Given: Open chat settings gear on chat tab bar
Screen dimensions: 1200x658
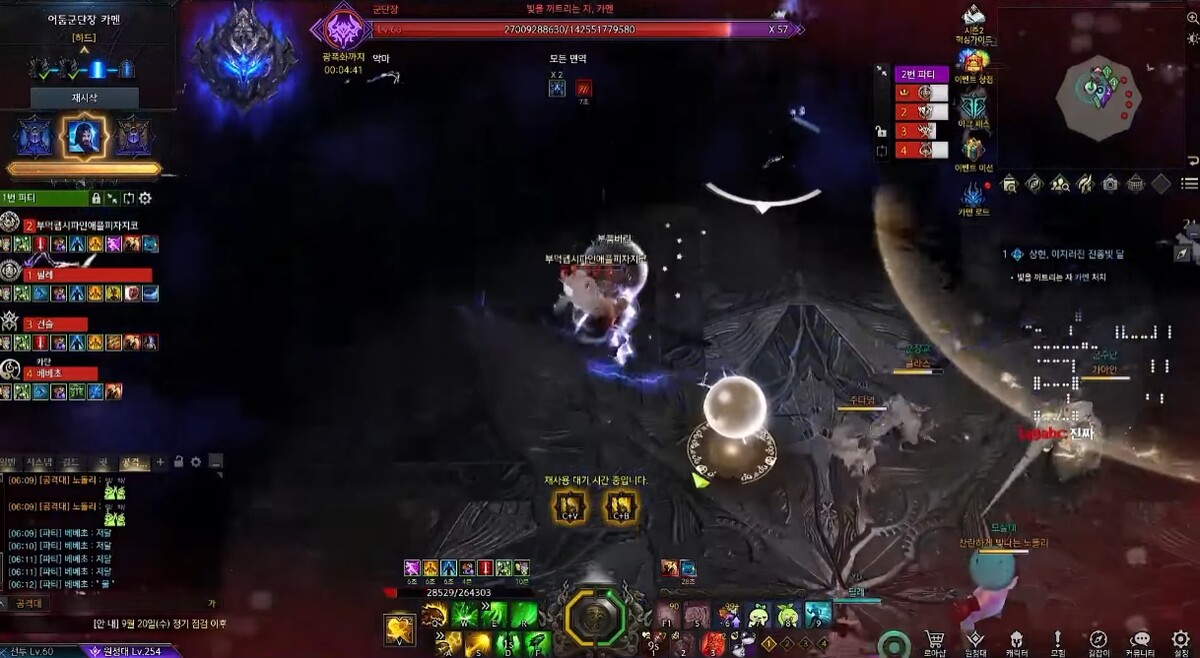Looking at the screenshot, I should point(196,462).
